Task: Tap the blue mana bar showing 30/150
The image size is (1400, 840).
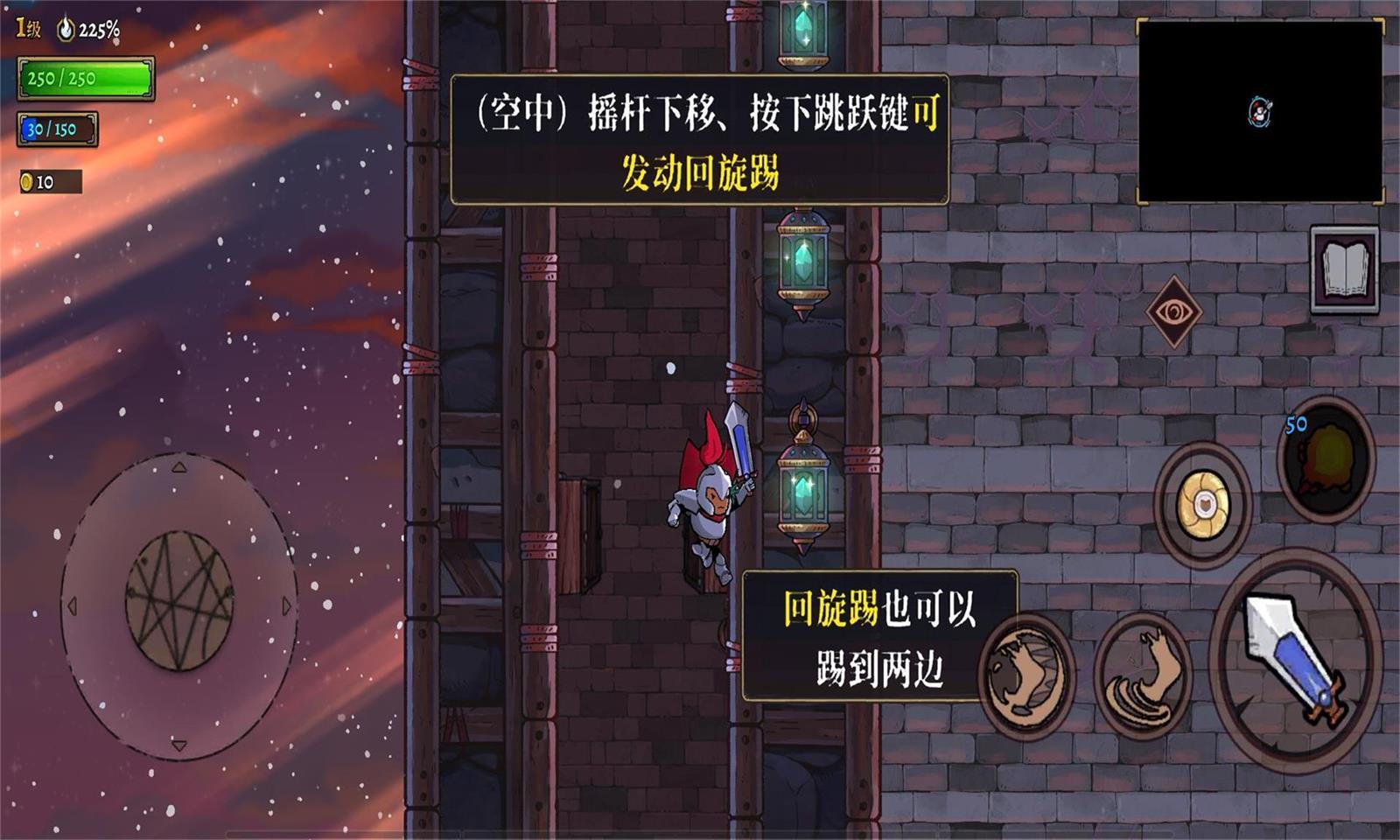Action: tap(57, 130)
